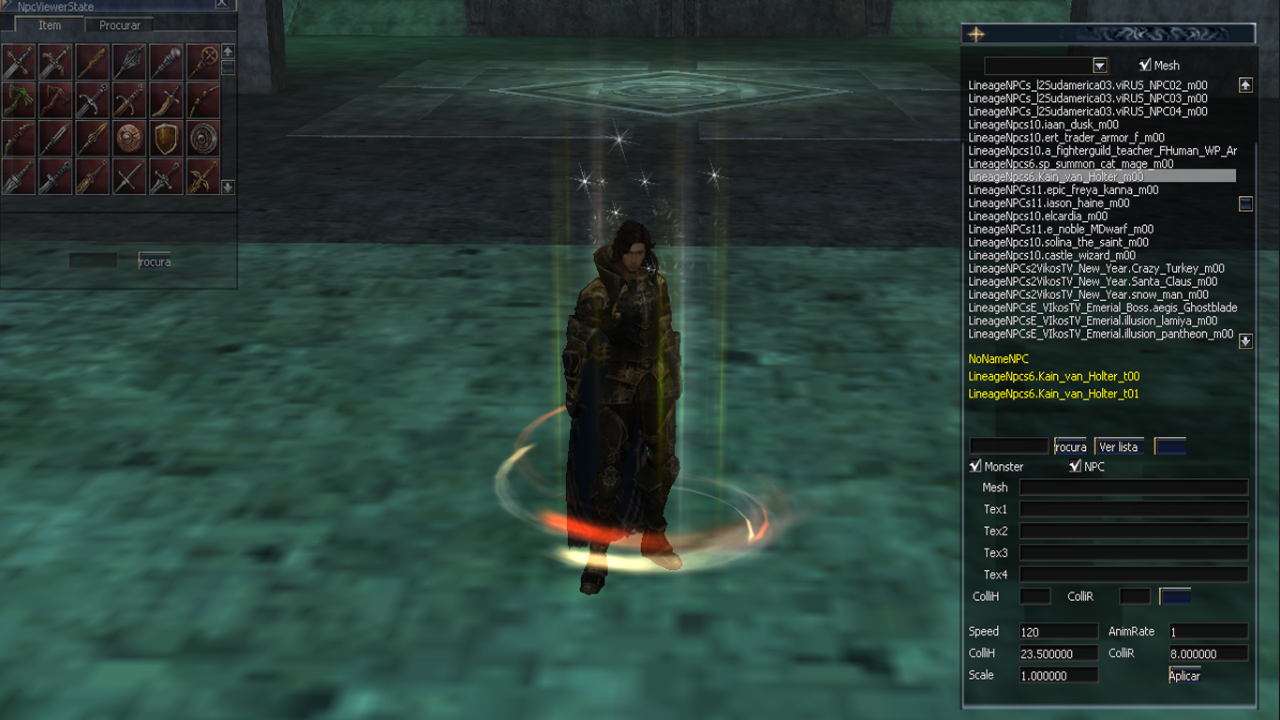This screenshot has width=1280, height=720.
Task: Click the scroll-down arrow beside the NPC list
Action: click(1245, 341)
